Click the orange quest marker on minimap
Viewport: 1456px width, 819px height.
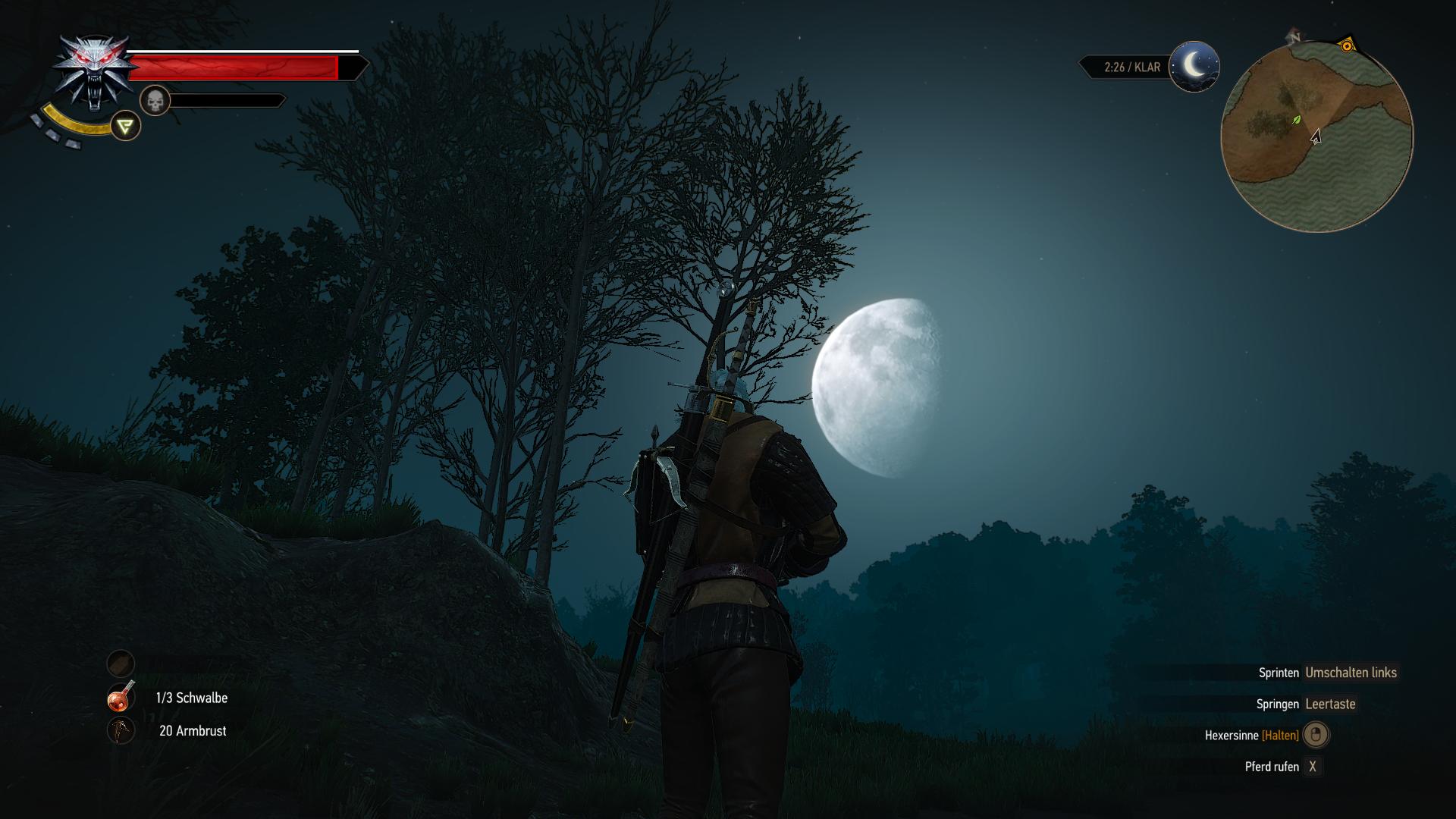click(x=1347, y=46)
